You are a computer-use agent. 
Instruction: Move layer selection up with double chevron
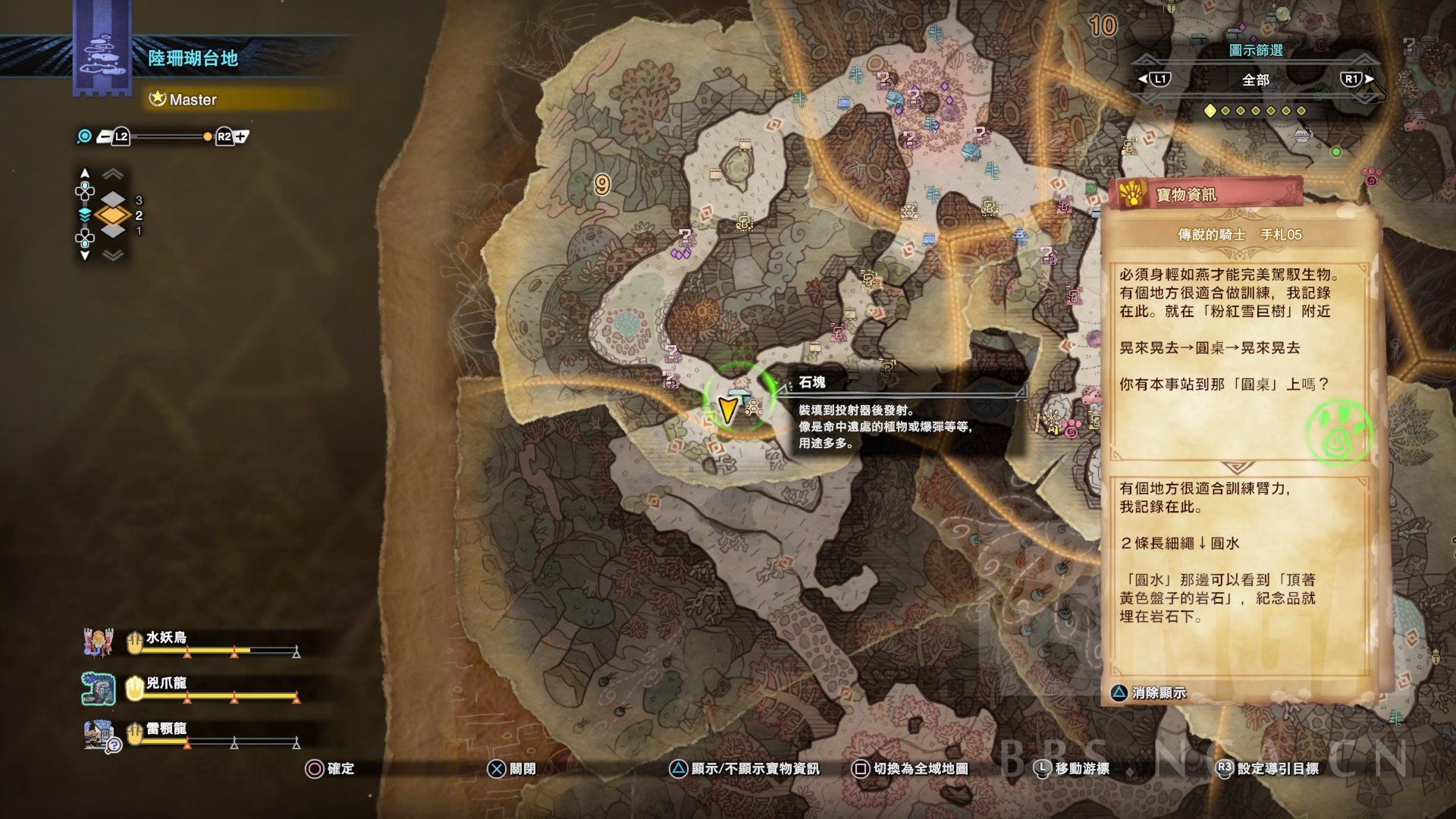pyautogui.click(x=113, y=175)
